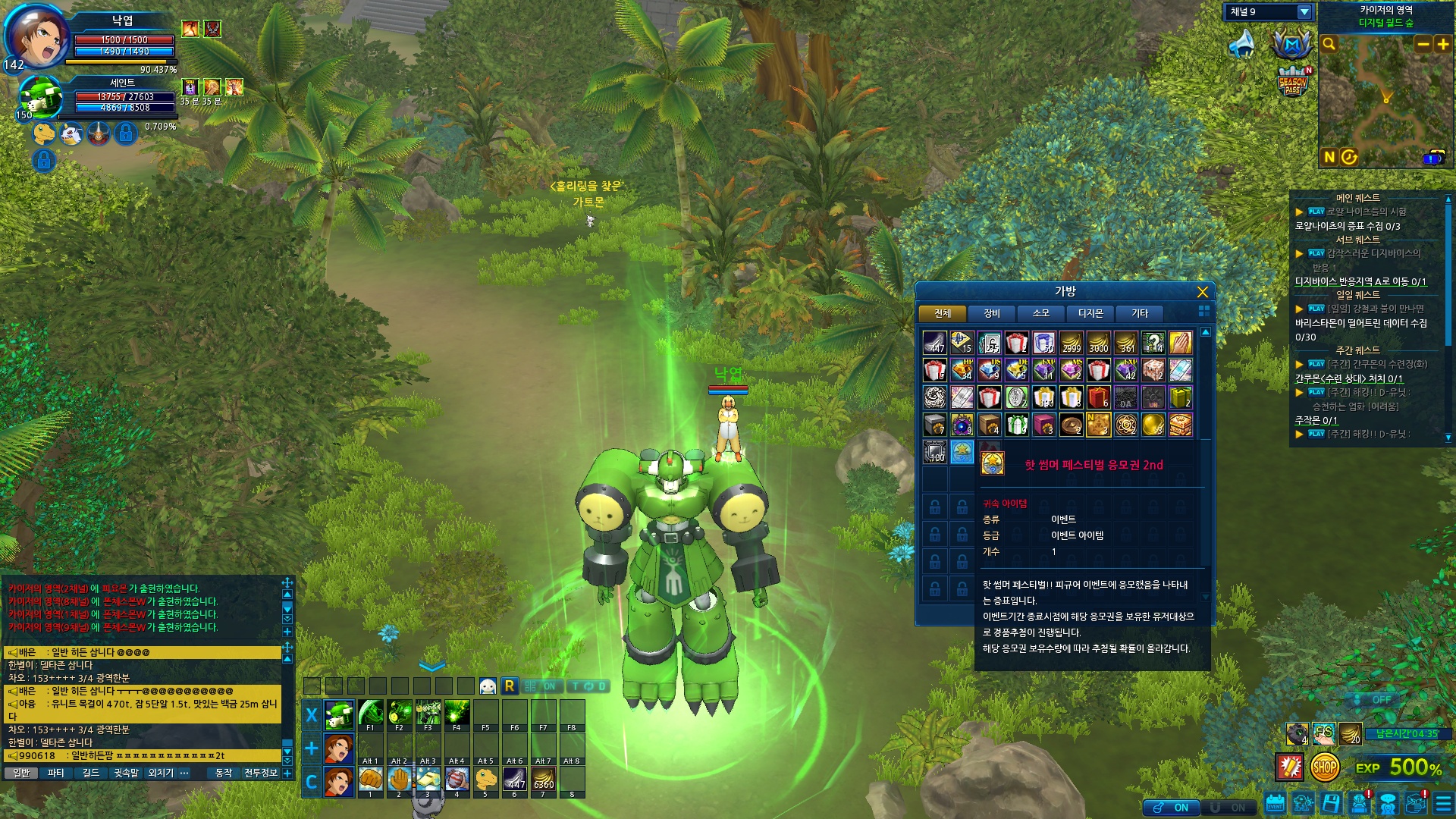This screenshot has width=1456, height=819.
Task: Close the 가방 inventory window
Action: (1202, 292)
